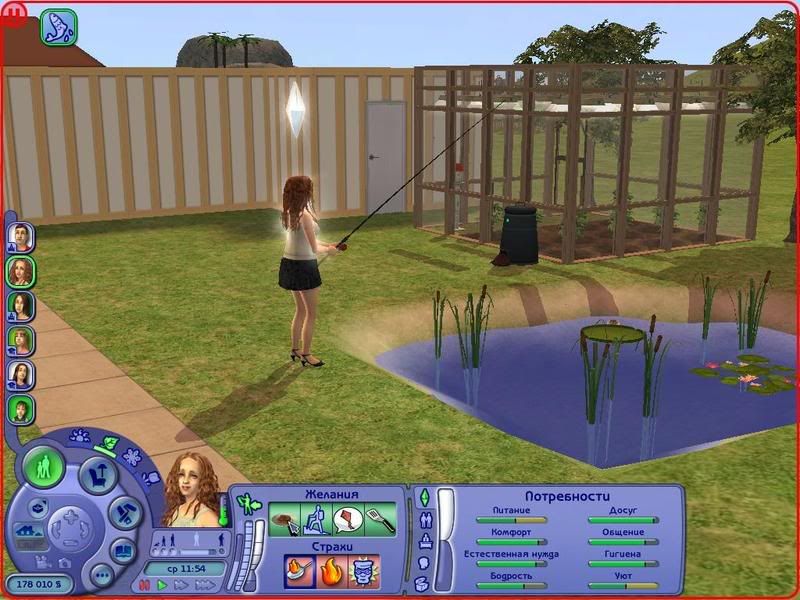
Task: Switch to the green plumbob needs tab
Action: pyautogui.click(x=423, y=497)
